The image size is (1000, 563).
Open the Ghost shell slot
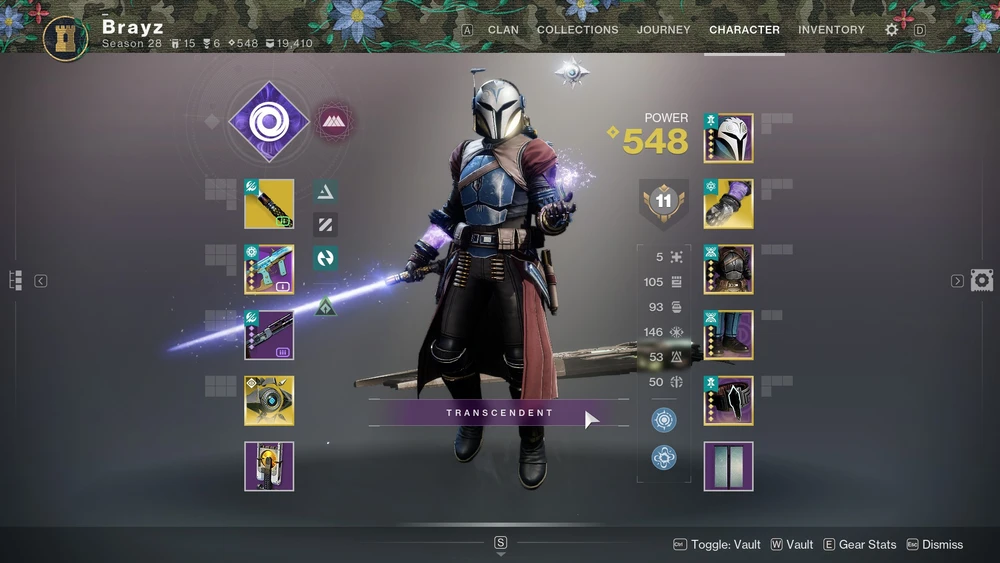tap(269, 401)
